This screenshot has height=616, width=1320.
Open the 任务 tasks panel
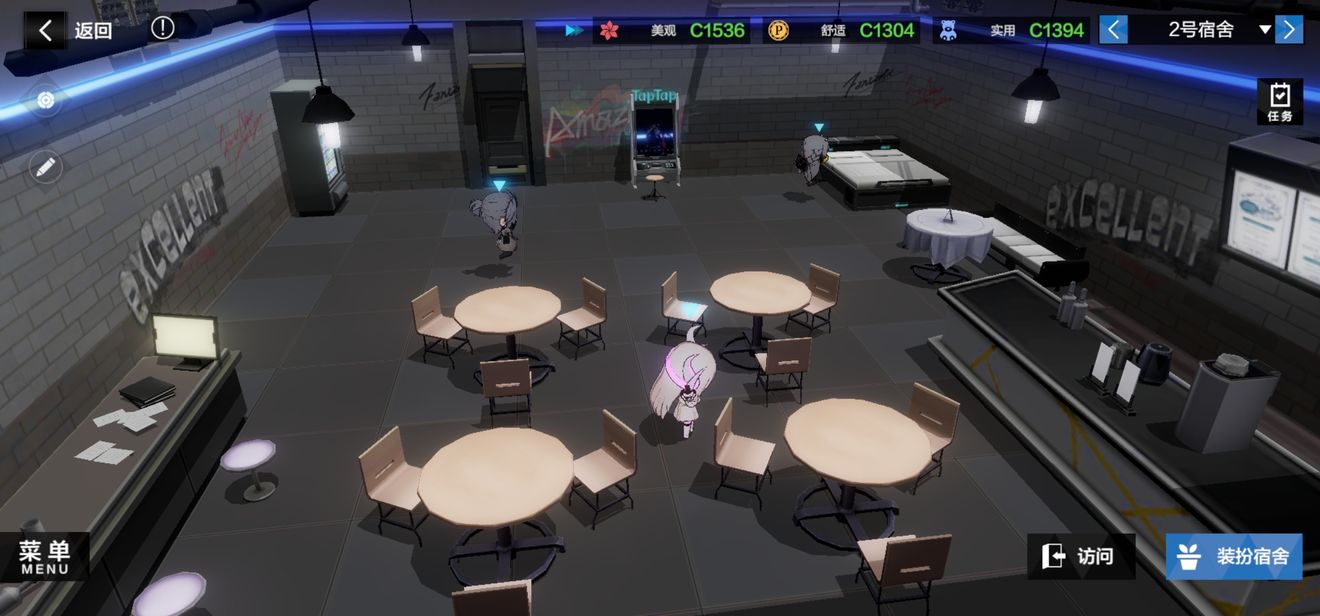(1280, 102)
